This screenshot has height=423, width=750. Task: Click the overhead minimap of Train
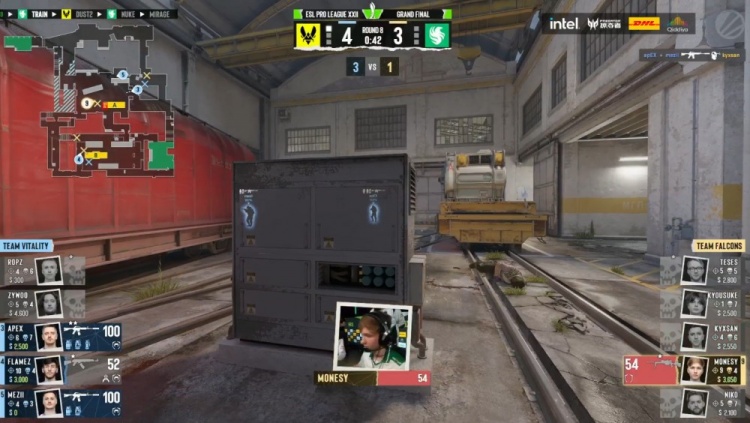pyautogui.click(x=105, y=100)
